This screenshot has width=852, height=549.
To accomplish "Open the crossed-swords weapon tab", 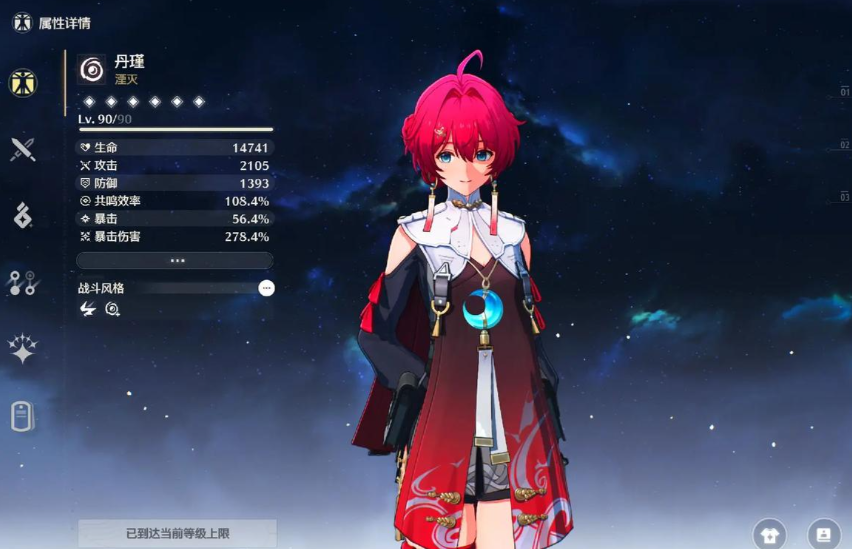I will pyautogui.click(x=22, y=150).
